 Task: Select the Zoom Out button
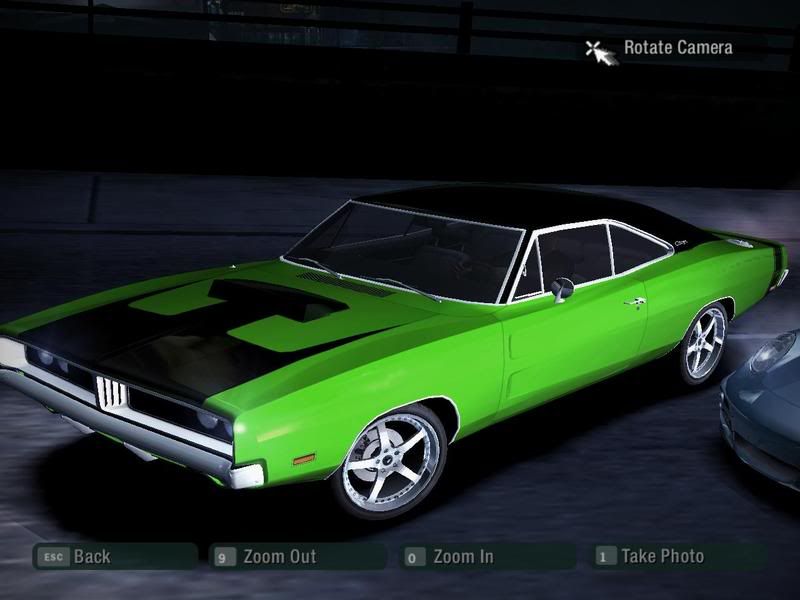278,557
